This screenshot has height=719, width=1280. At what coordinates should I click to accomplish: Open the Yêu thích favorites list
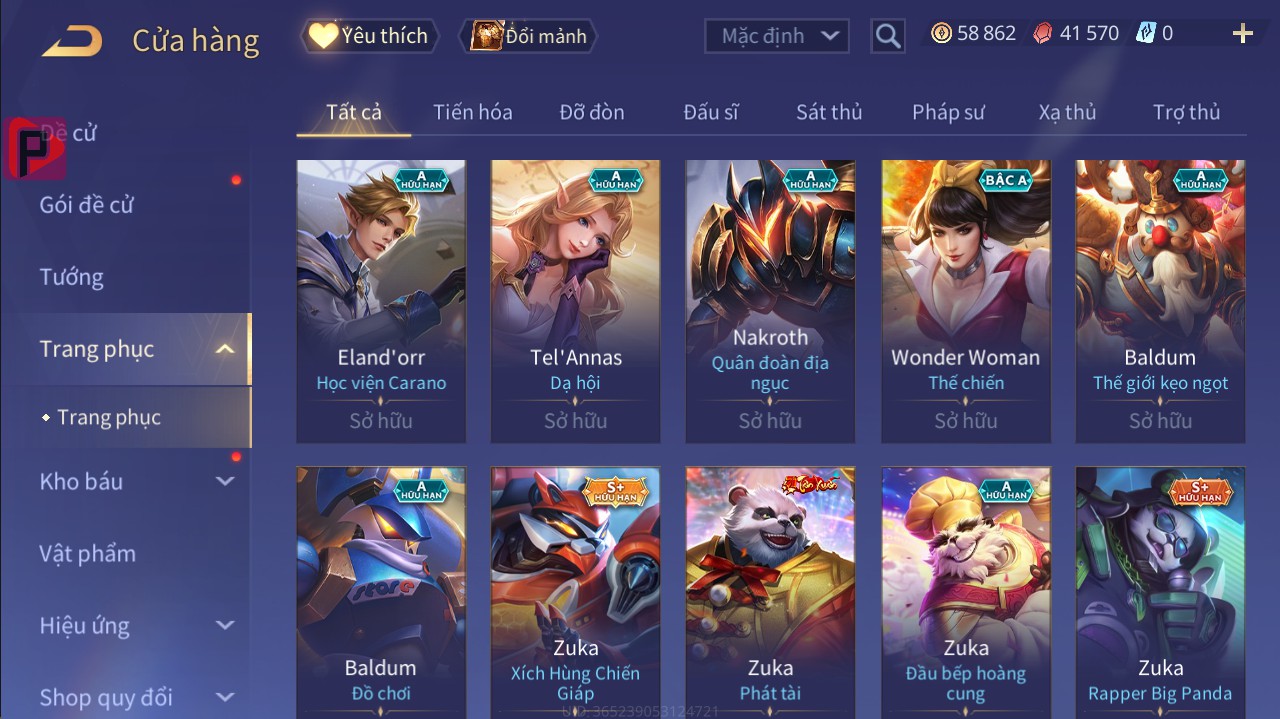(368, 36)
